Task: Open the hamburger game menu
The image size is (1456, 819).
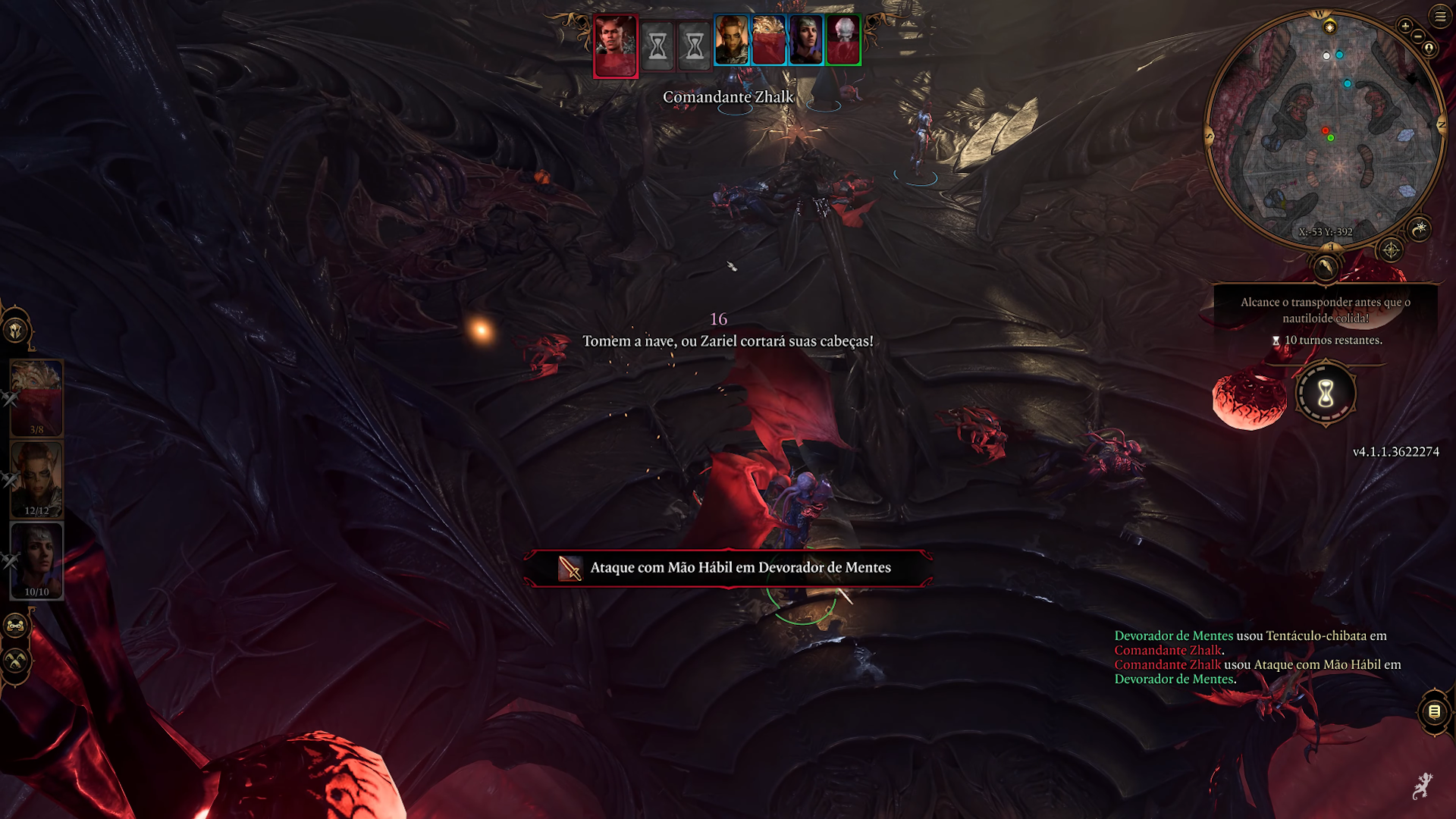Action: 1439,16
